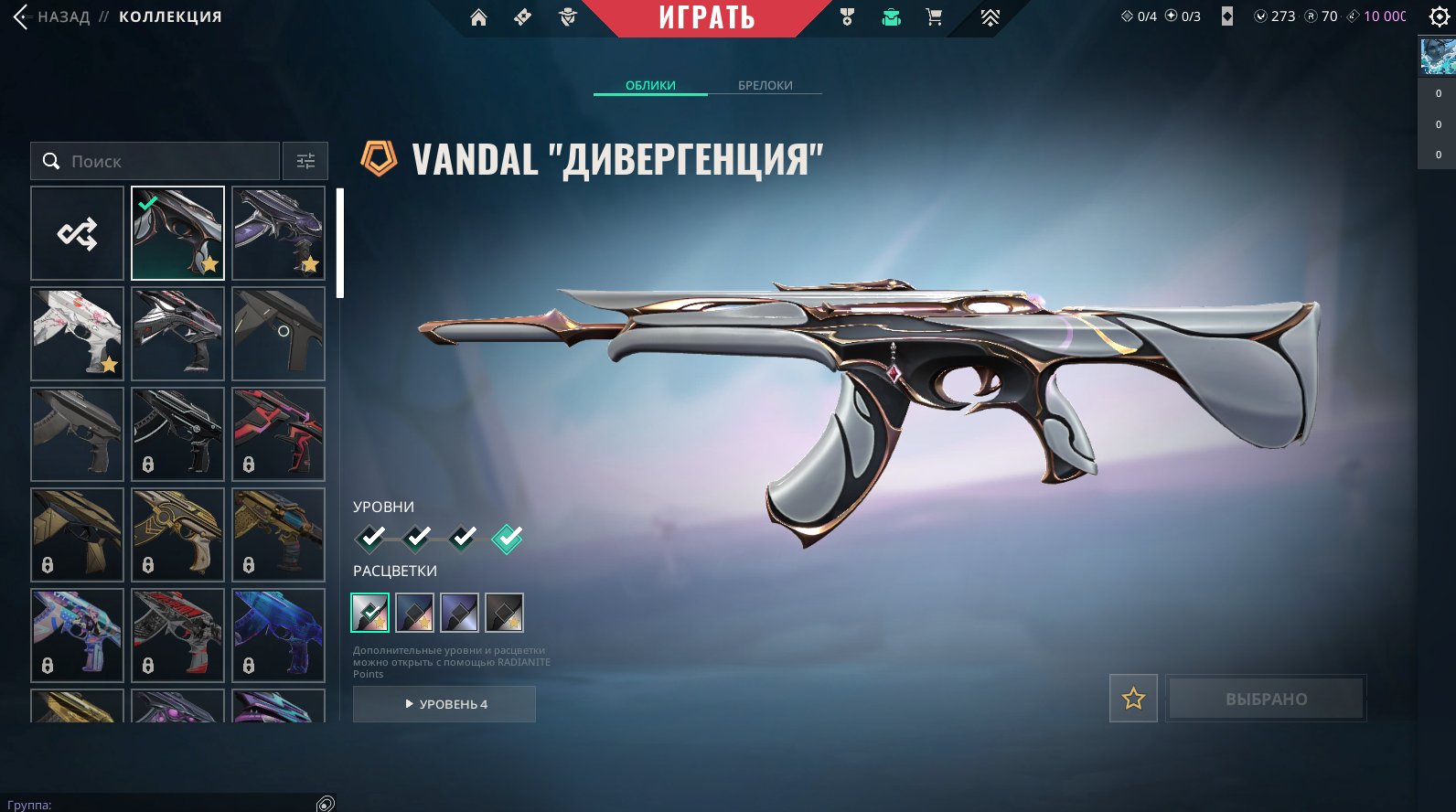This screenshot has width=1456, height=812.
Task: Toggle the favorite star for the Vandal skin
Action: (x=1133, y=698)
